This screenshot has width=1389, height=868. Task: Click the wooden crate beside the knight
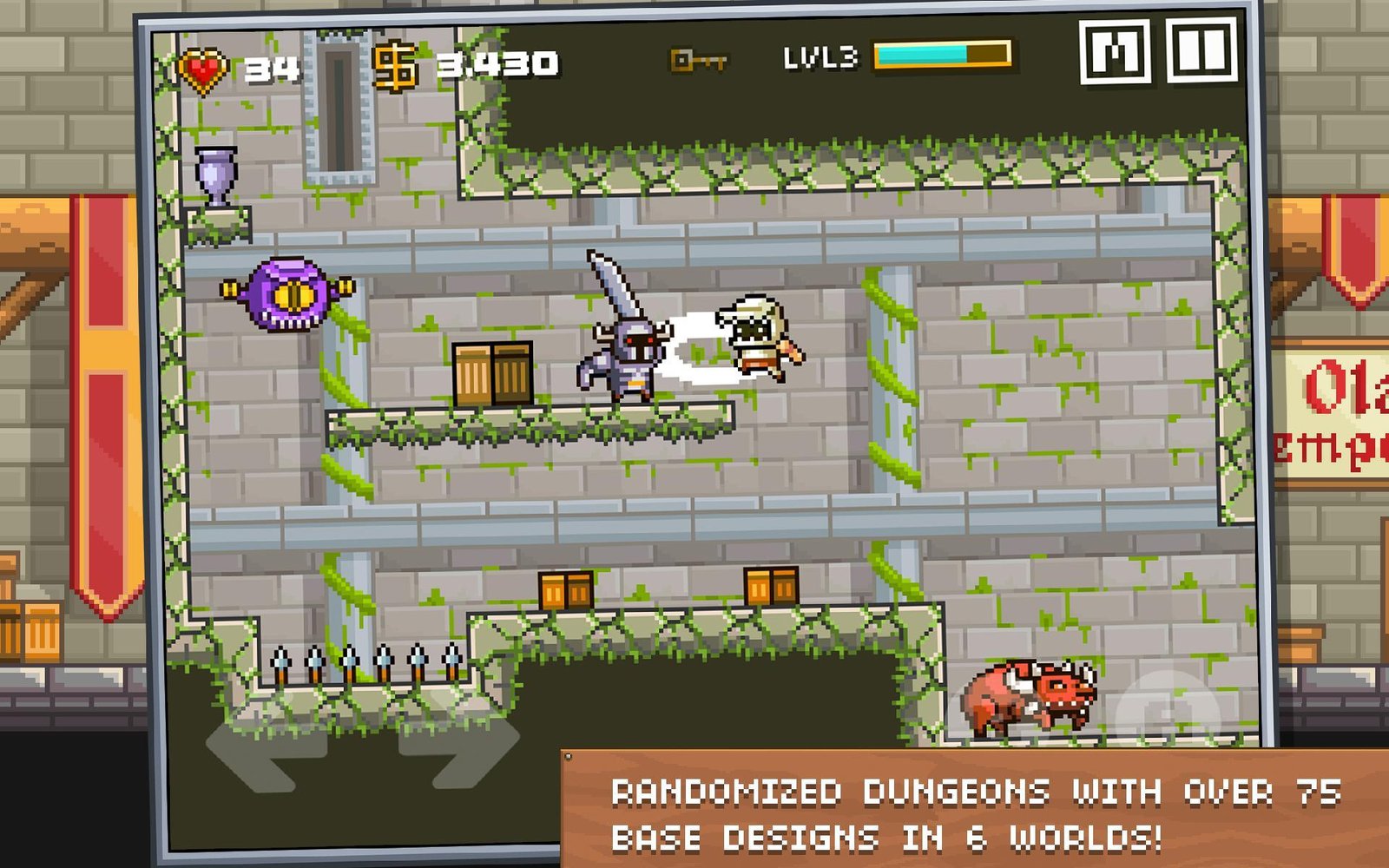click(x=491, y=372)
